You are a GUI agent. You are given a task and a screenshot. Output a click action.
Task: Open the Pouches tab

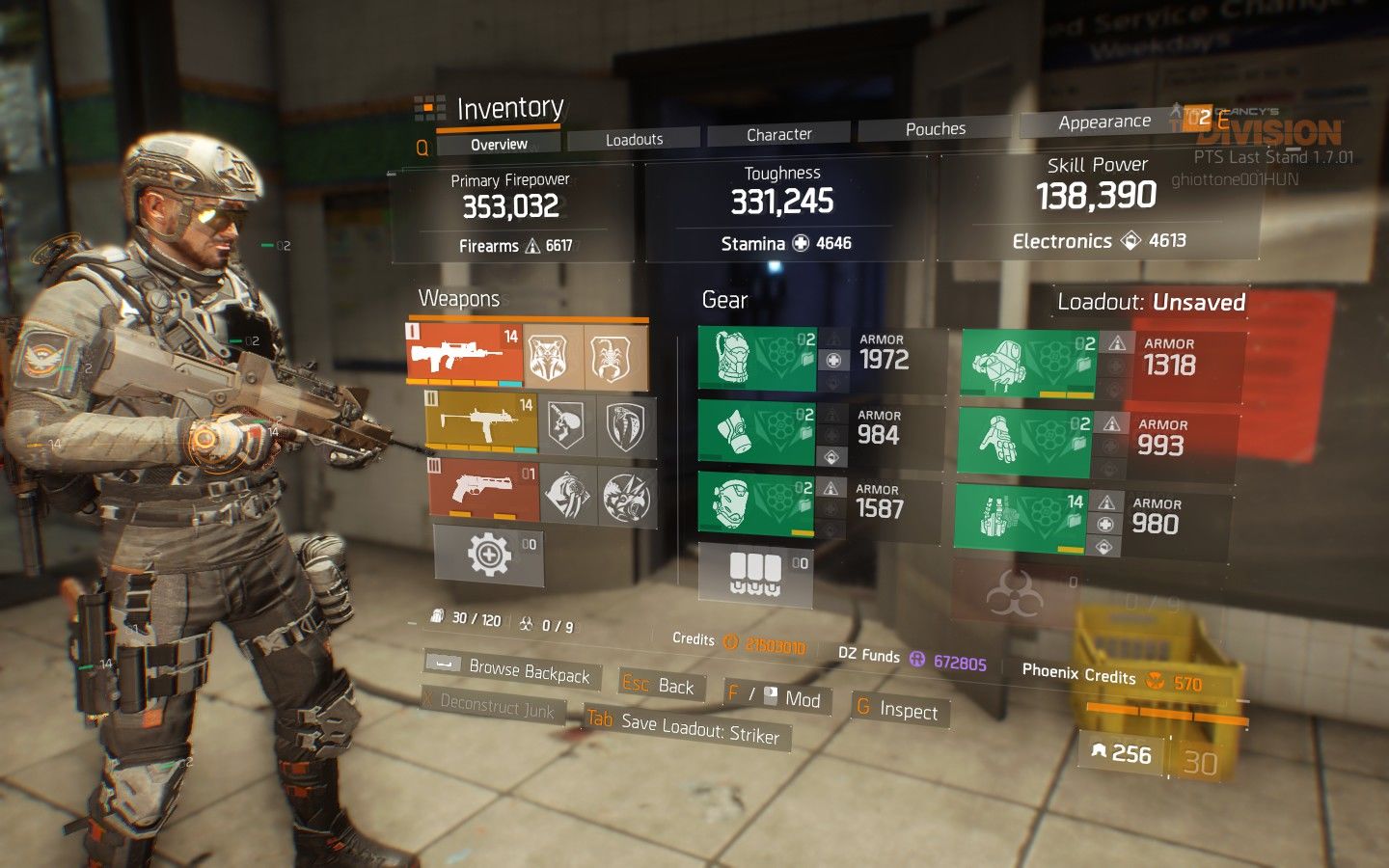pos(935,129)
